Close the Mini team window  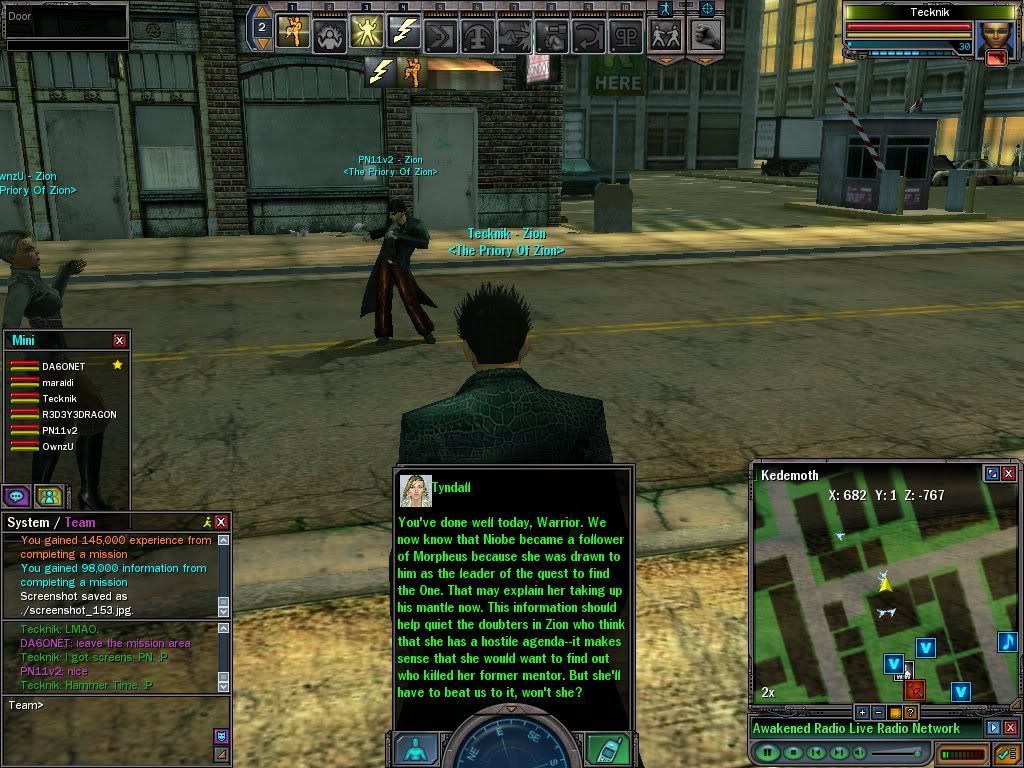click(120, 341)
